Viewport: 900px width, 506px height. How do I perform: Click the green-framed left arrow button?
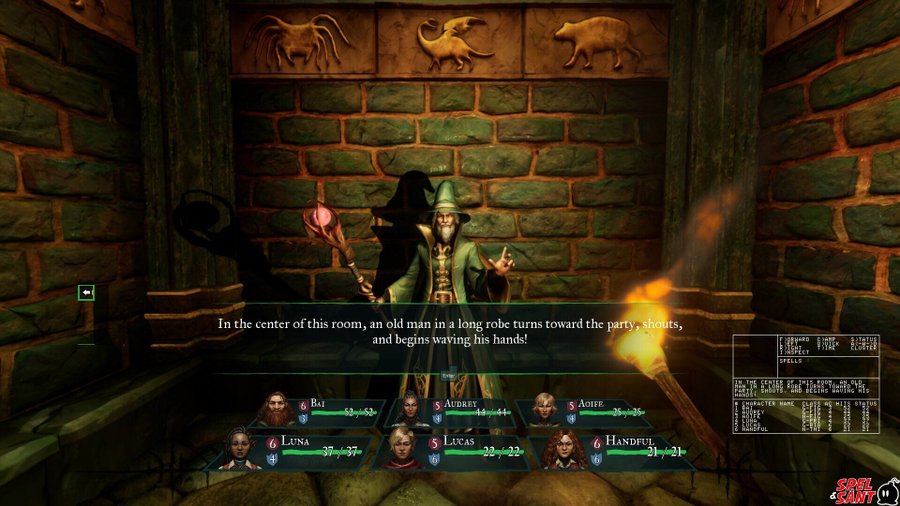(87, 292)
